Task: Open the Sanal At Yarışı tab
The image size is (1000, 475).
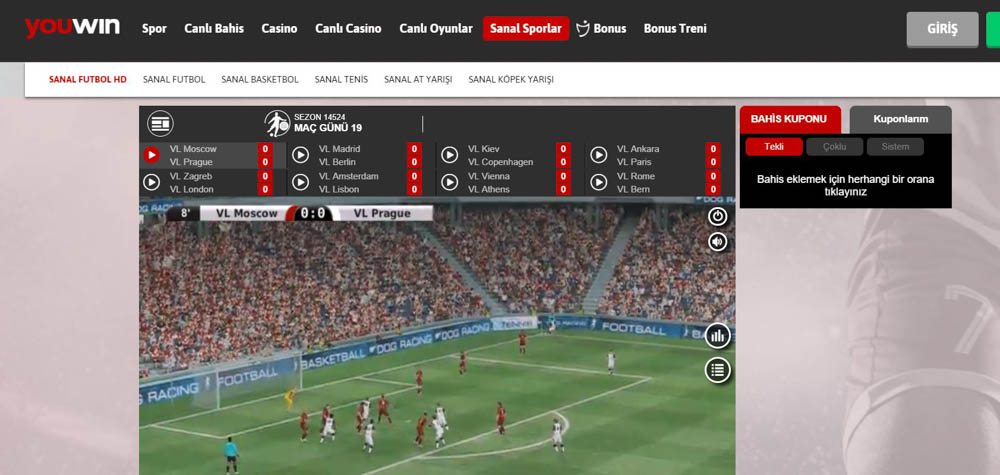Action: click(418, 79)
